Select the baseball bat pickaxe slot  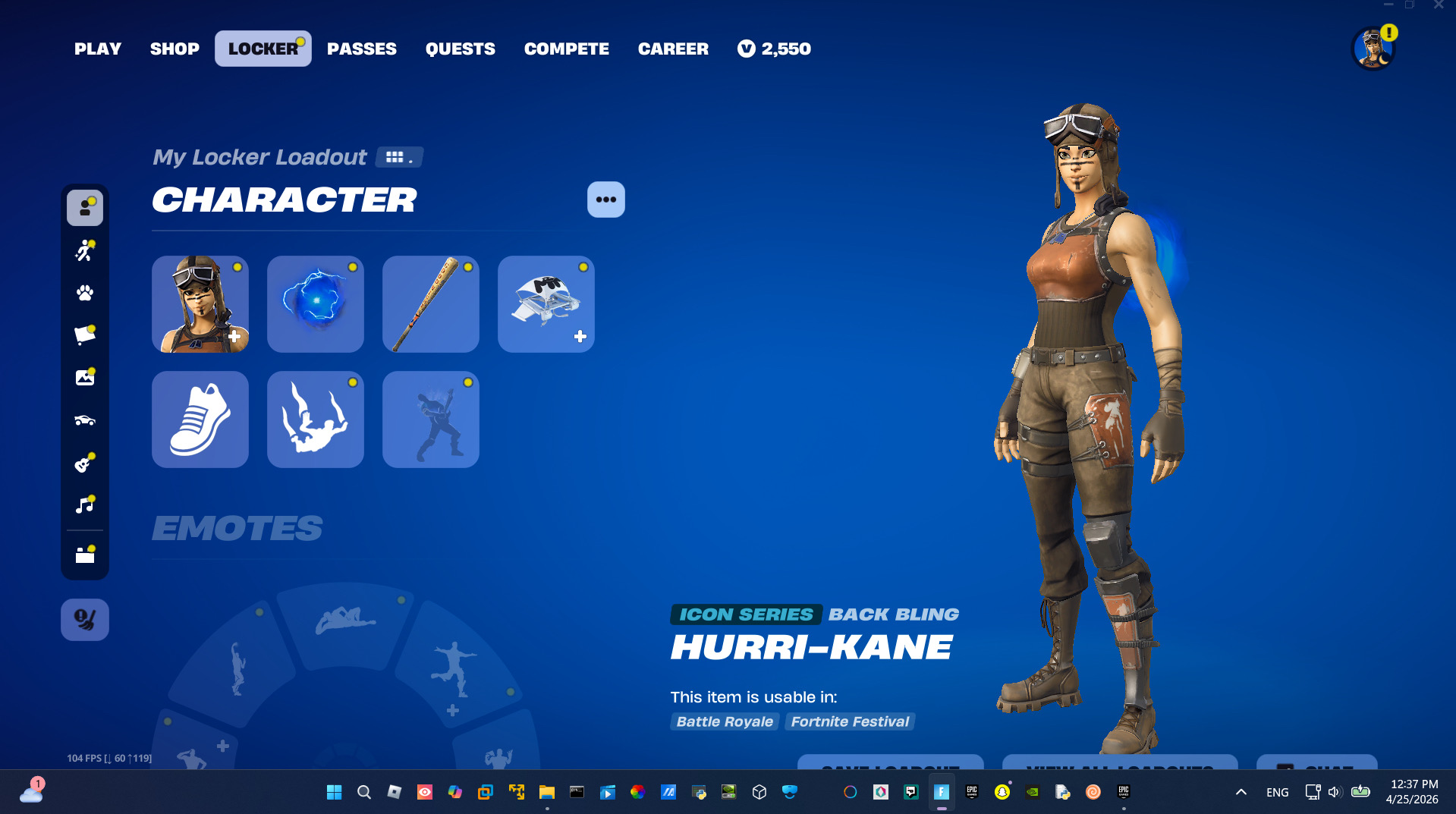431,304
